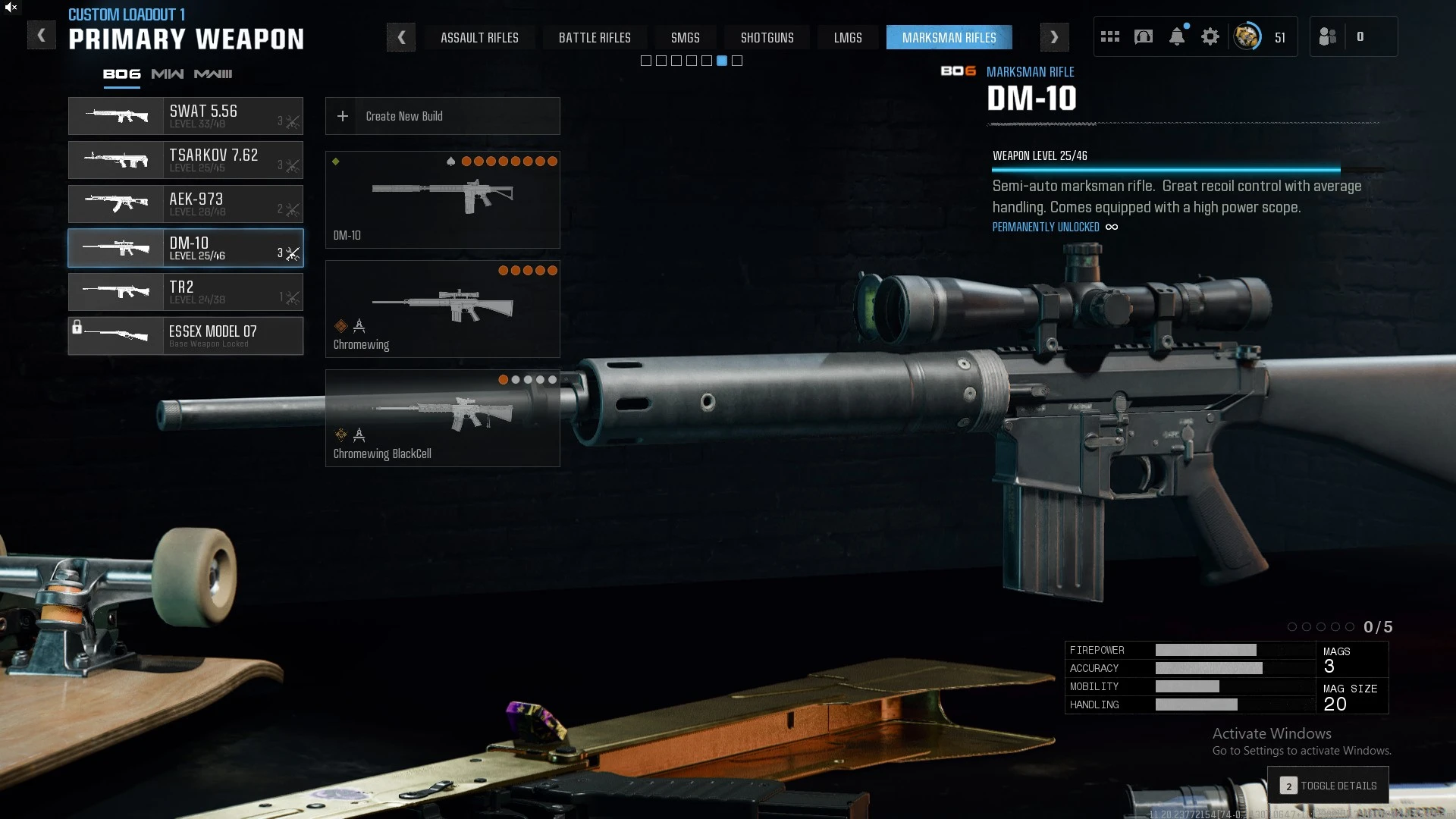
Task: Open the notifications bell
Action: tap(1177, 36)
